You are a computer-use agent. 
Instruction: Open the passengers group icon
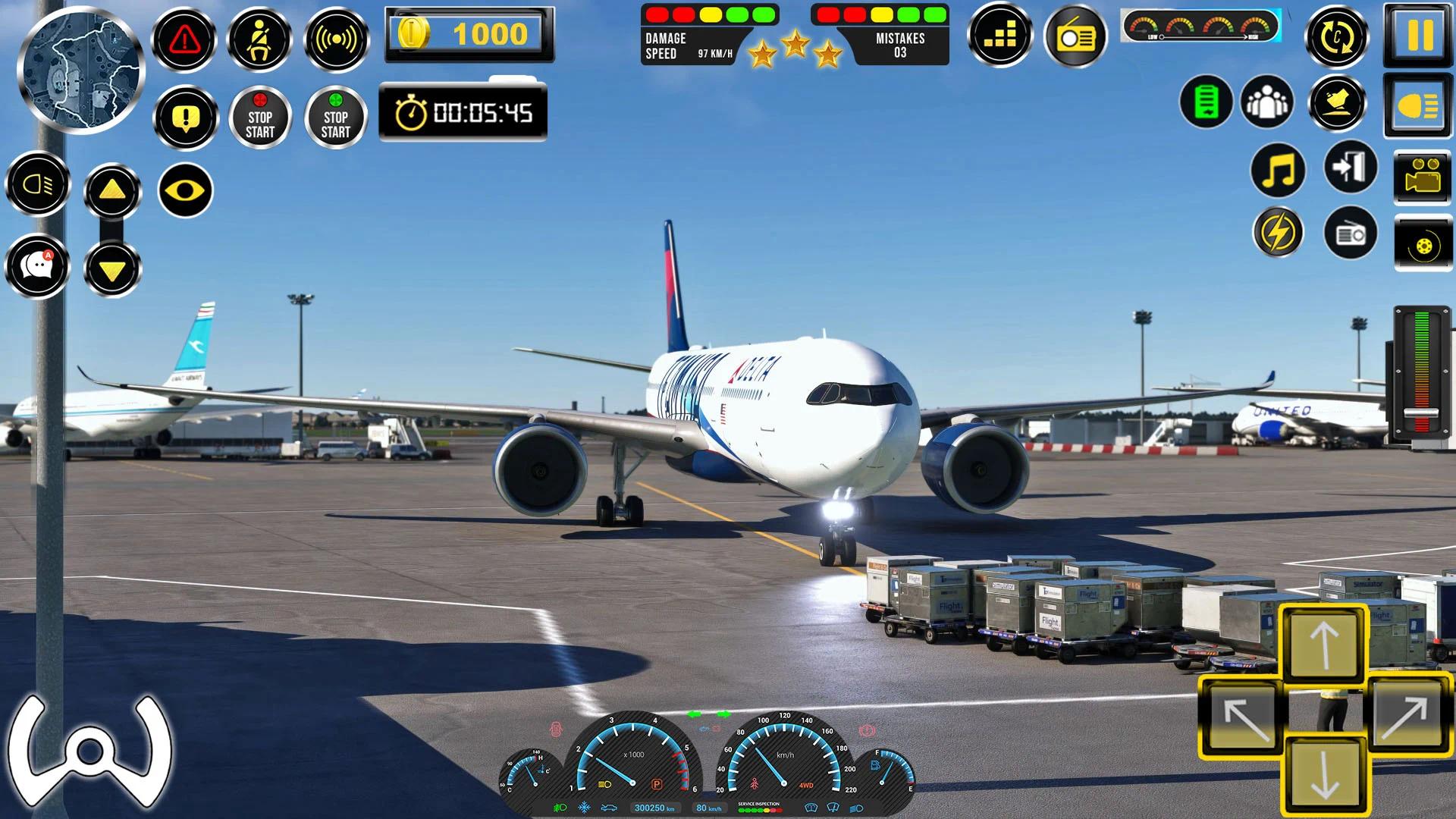[1267, 102]
